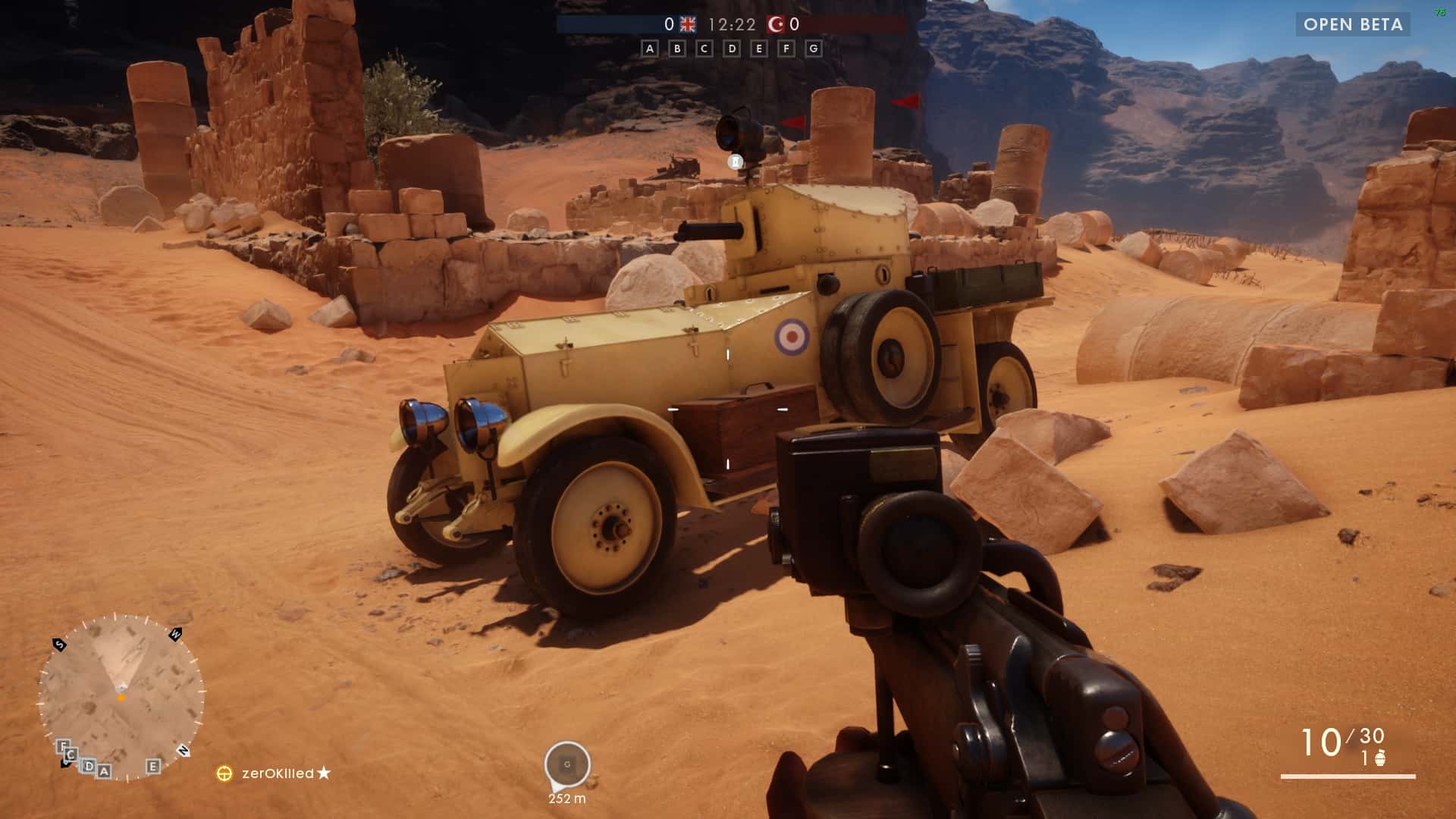Viewport: 1456px width, 819px height.
Task: Open the circular minimap
Action: pos(121,698)
